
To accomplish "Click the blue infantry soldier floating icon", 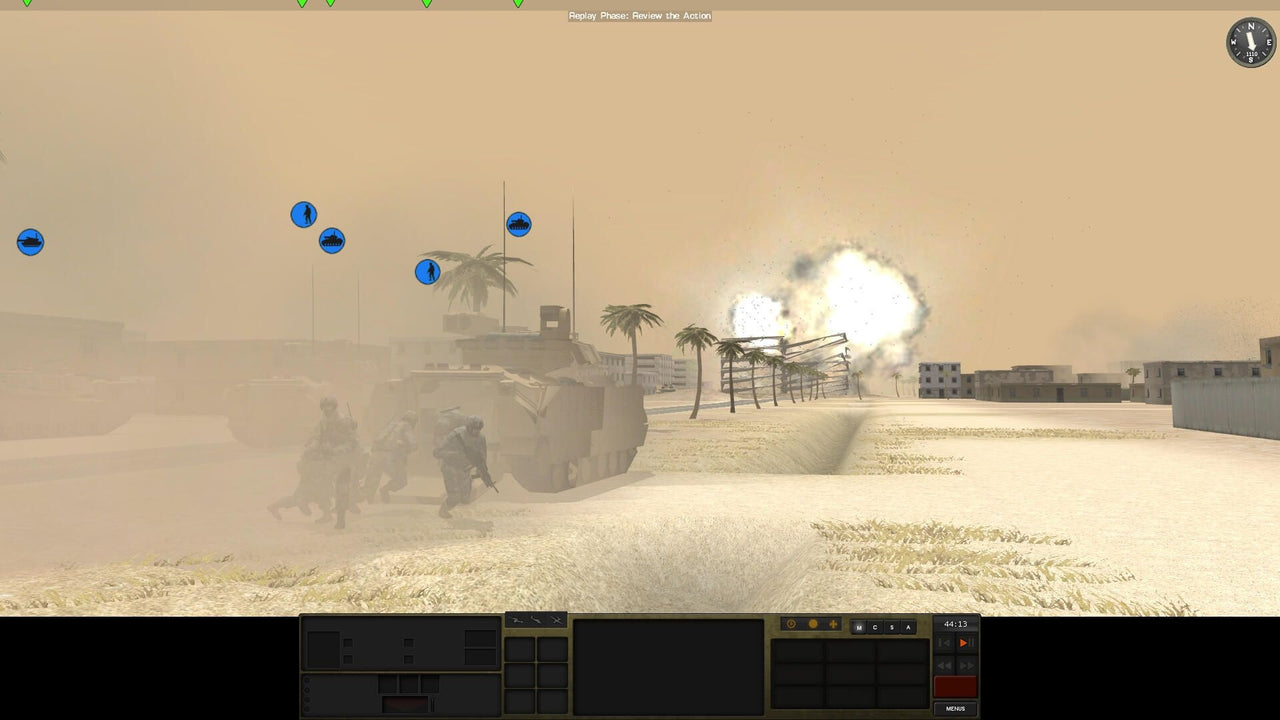I will coord(304,213).
